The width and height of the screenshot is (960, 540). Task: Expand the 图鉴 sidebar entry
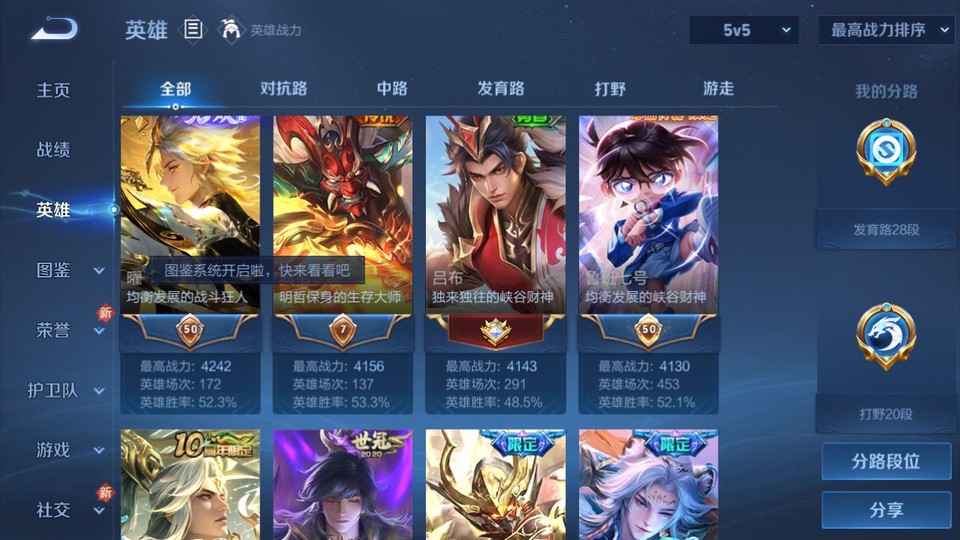coord(65,270)
